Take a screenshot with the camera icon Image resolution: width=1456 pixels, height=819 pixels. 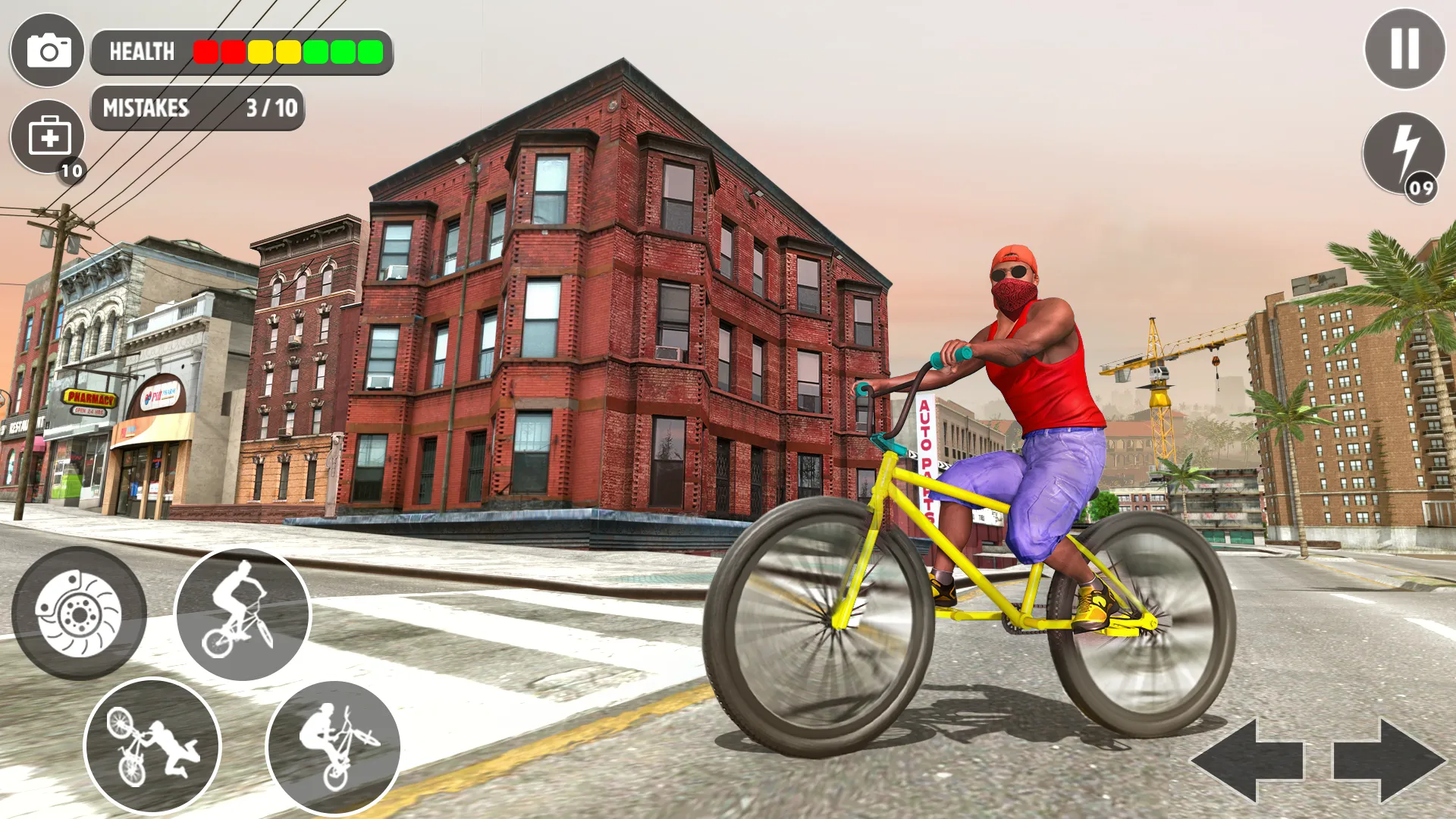click(x=47, y=51)
